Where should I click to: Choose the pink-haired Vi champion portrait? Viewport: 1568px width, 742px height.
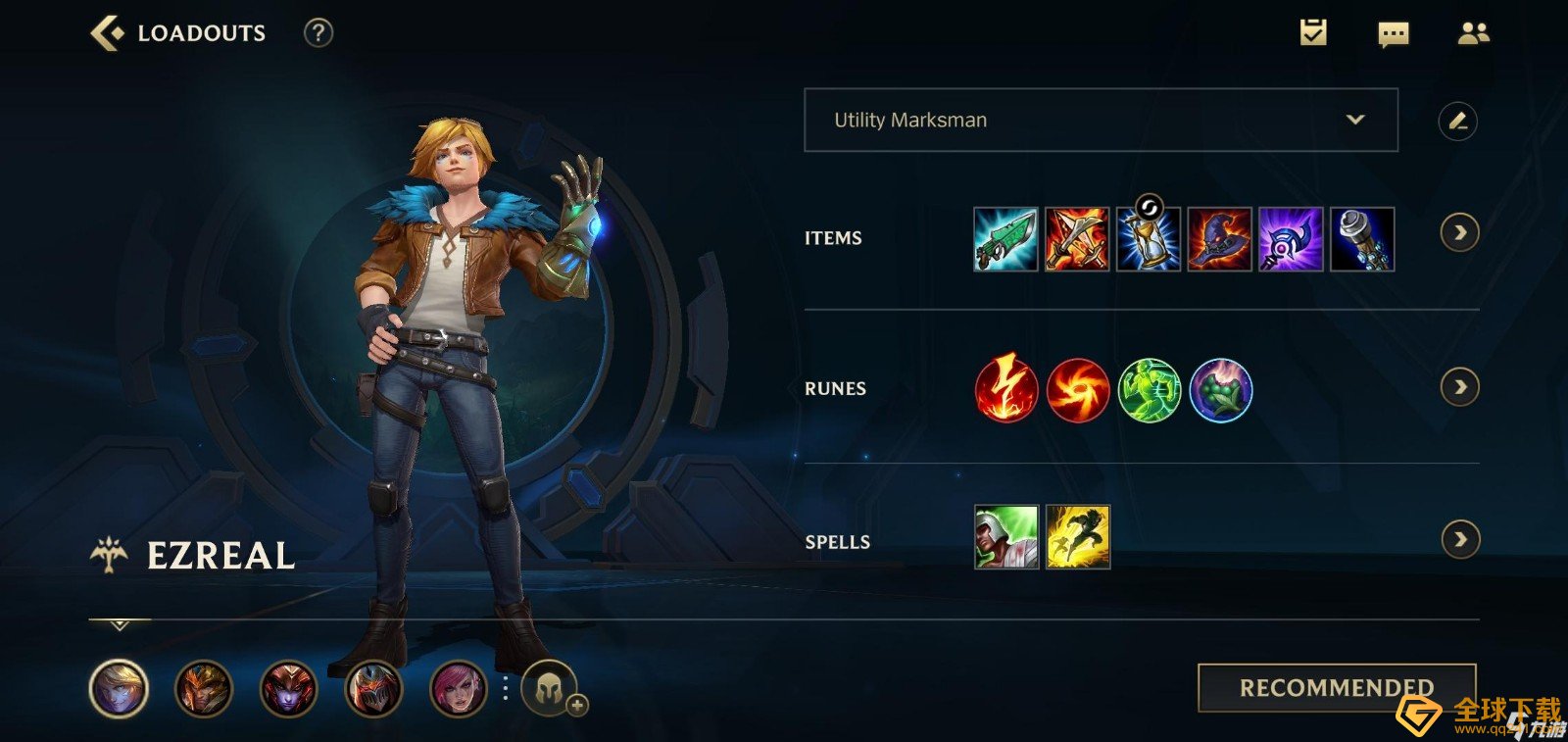(459, 688)
